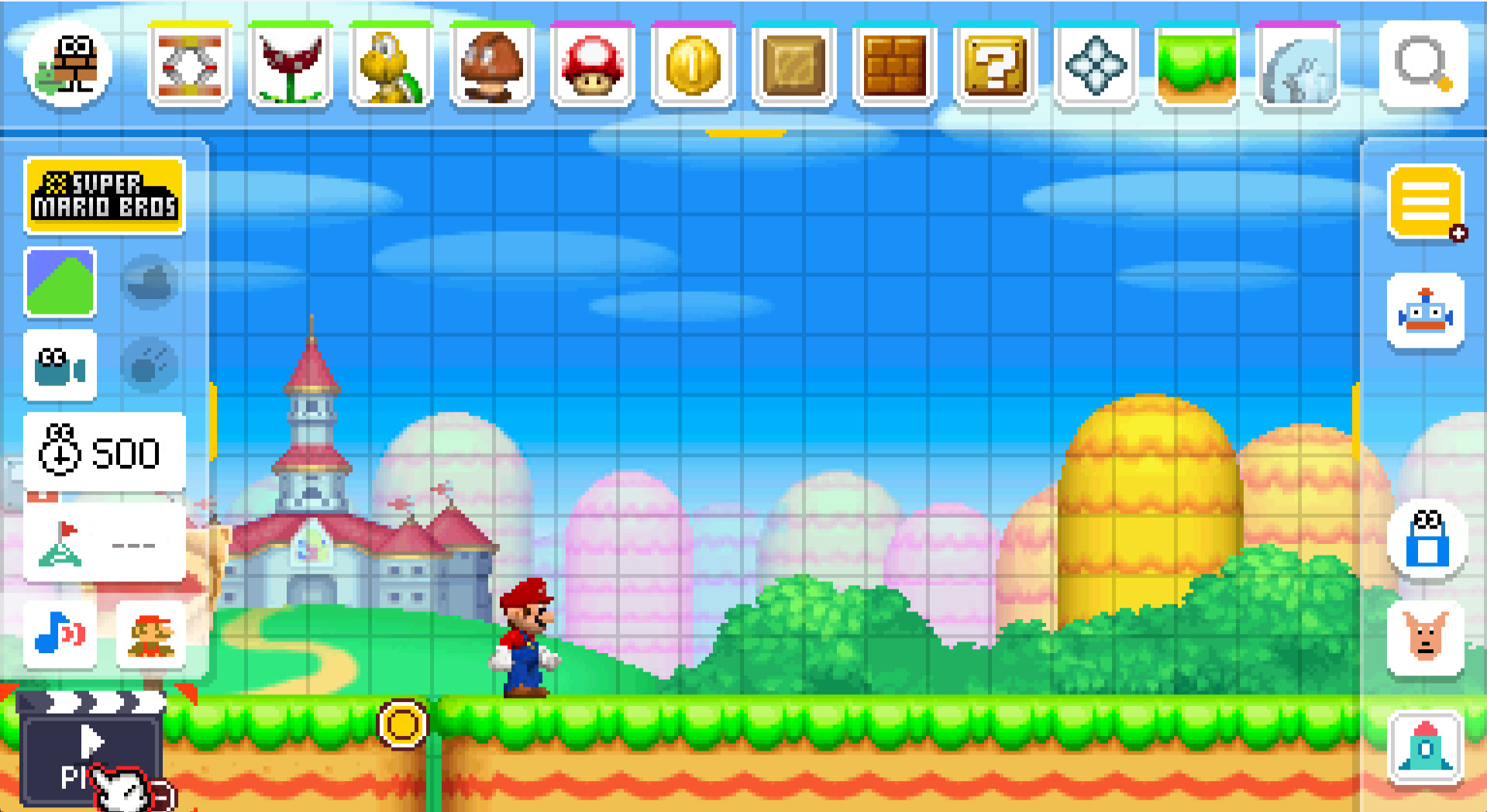The width and height of the screenshot is (1487, 812).
Task: Open the Super Mario Bros game style selector
Action: [105, 195]
